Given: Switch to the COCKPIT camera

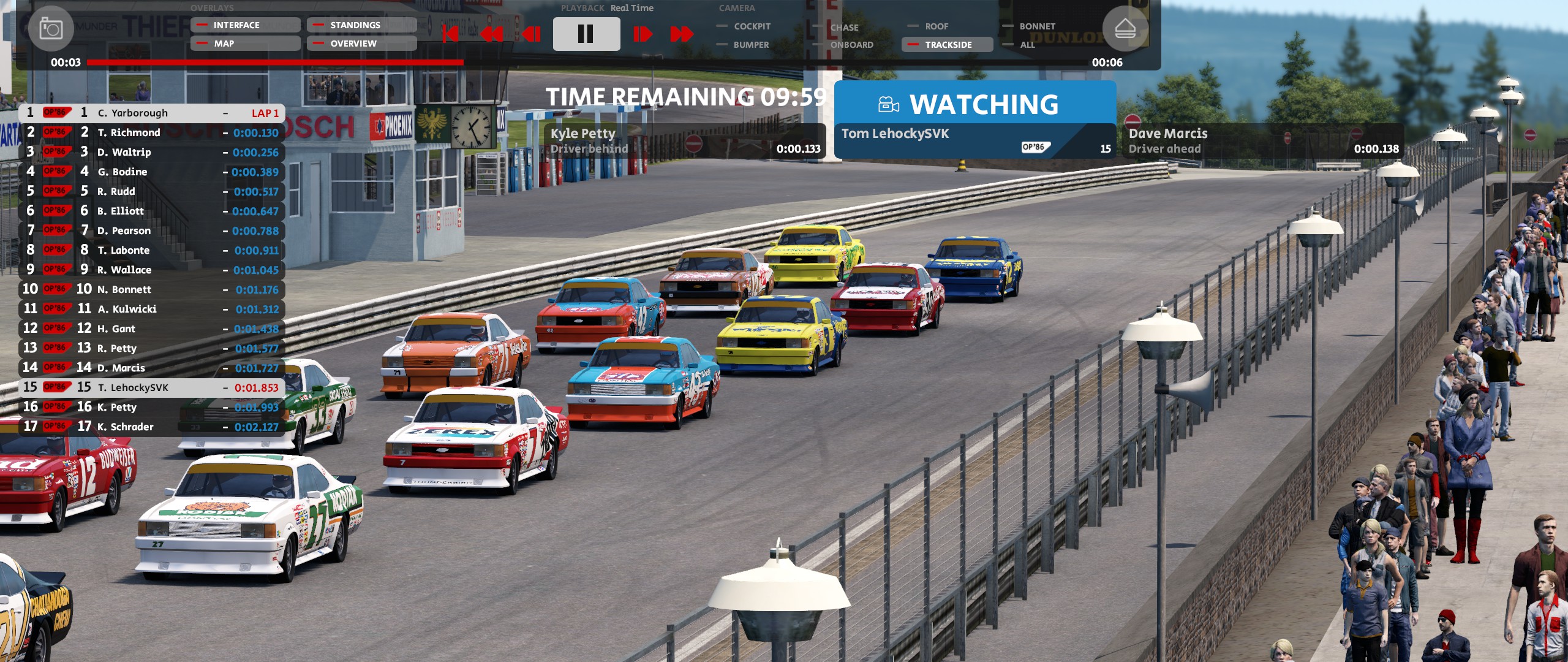Looking at the screenshot, I should pos(751,26).
